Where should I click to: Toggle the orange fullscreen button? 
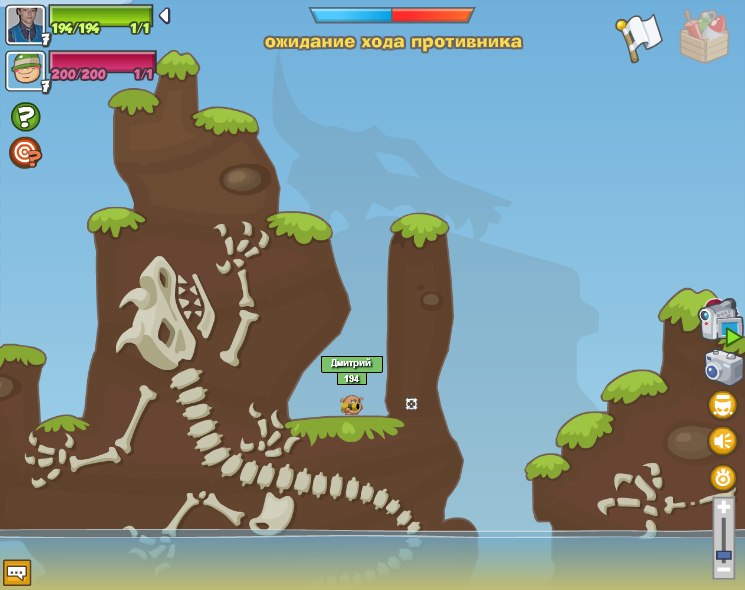pyautogui.click(x=723, y=405)
